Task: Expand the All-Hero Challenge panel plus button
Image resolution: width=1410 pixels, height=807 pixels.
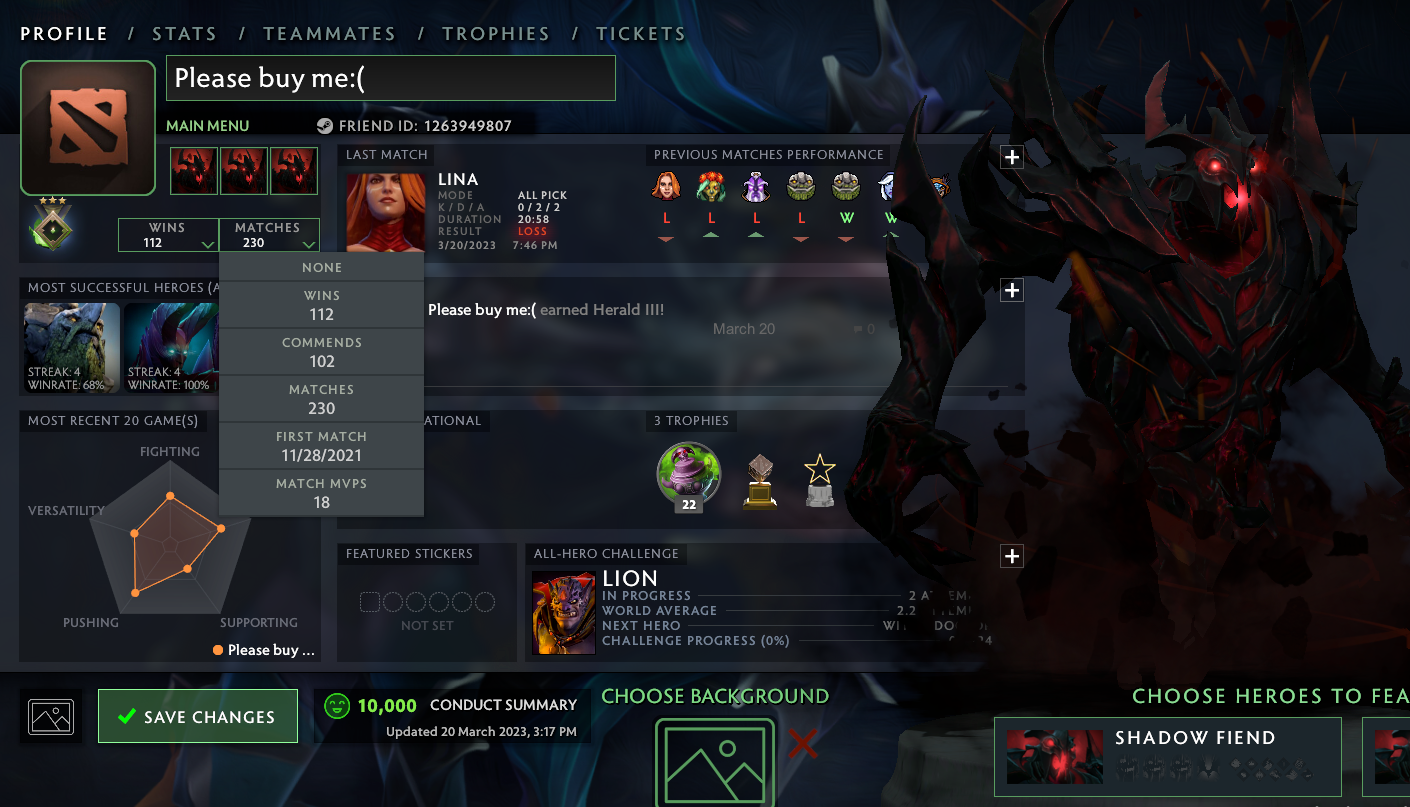Action: 1012,556
